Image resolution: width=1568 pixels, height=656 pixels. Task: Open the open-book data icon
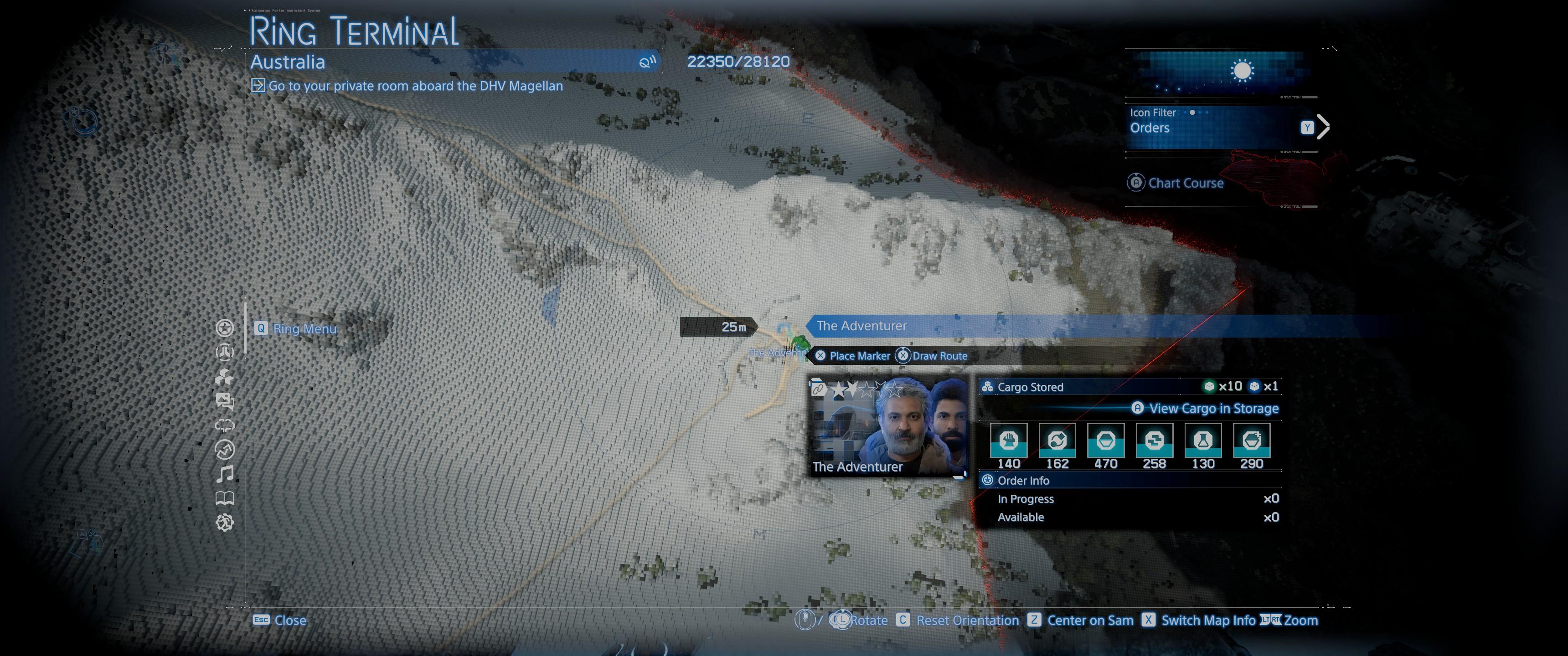point(225,498)
